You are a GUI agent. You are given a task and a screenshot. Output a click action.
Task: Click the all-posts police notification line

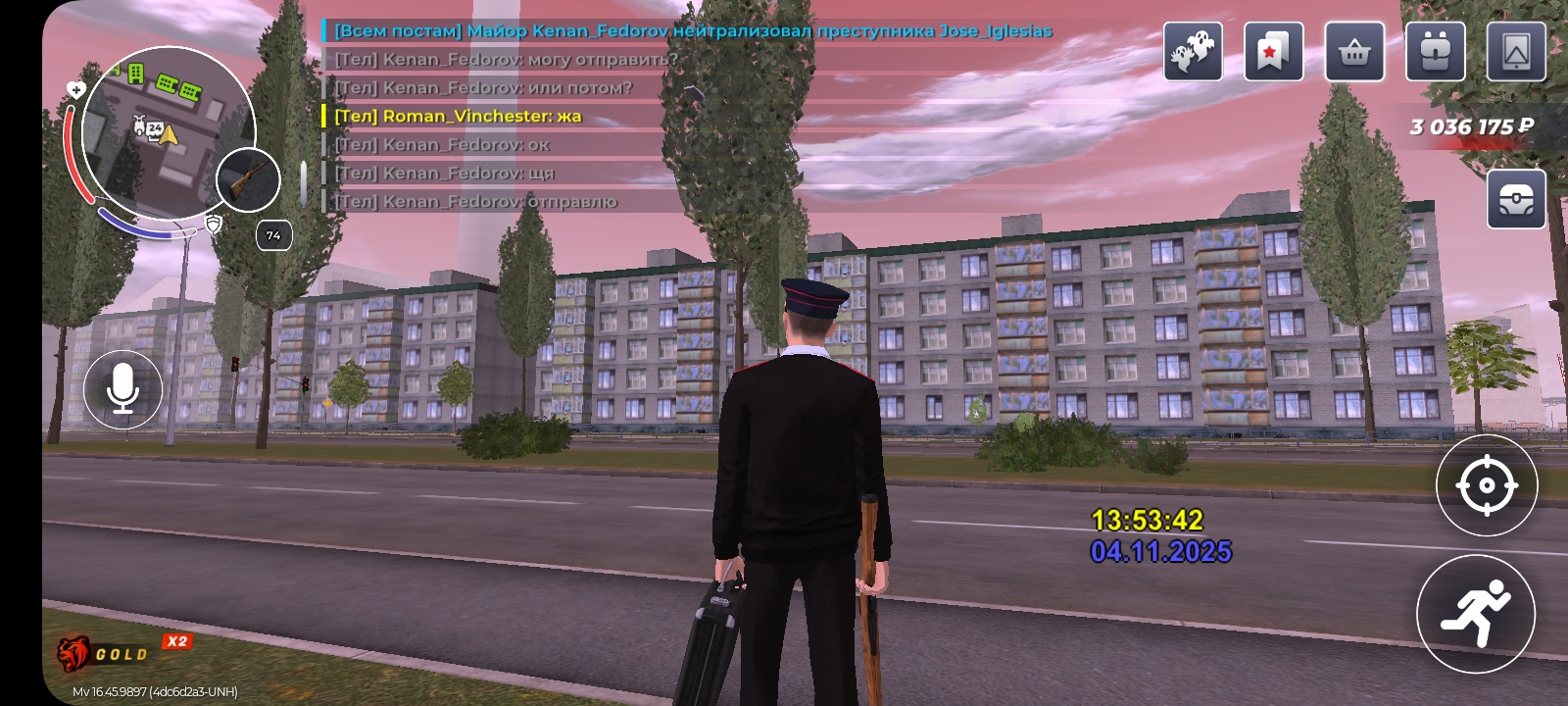coord(692,30)
